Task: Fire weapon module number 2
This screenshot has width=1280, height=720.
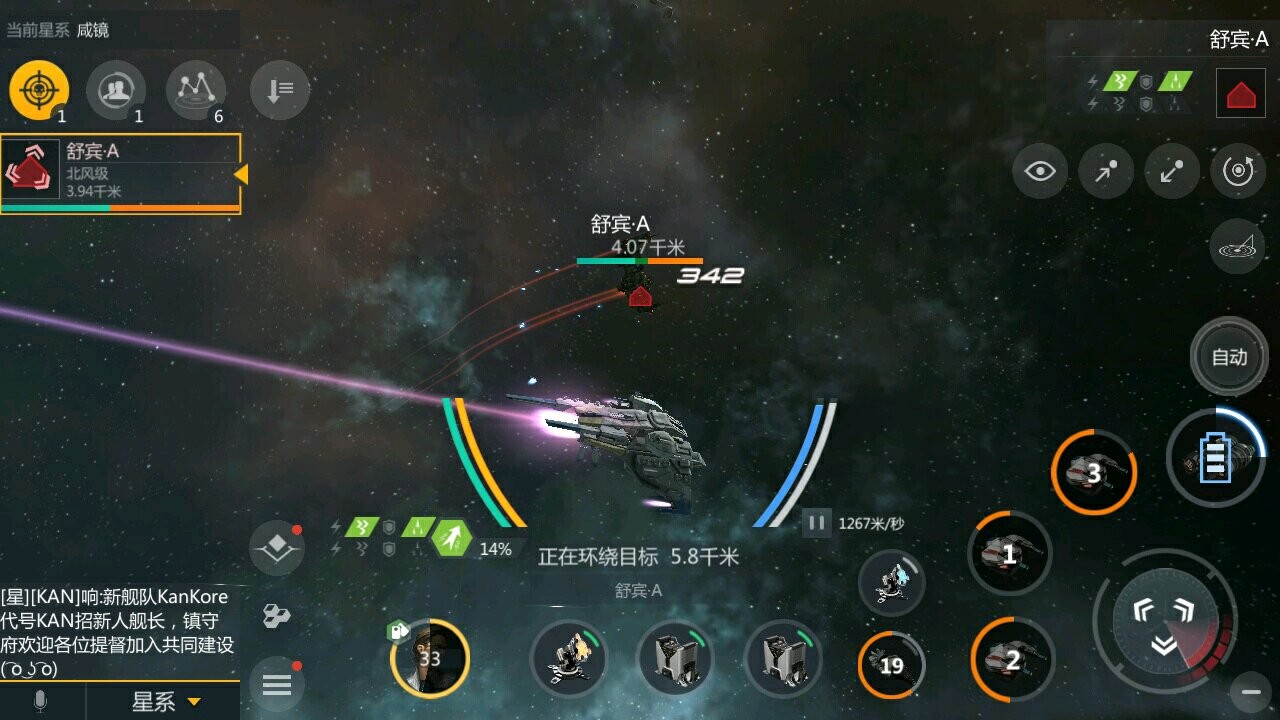Action: 1012,659
